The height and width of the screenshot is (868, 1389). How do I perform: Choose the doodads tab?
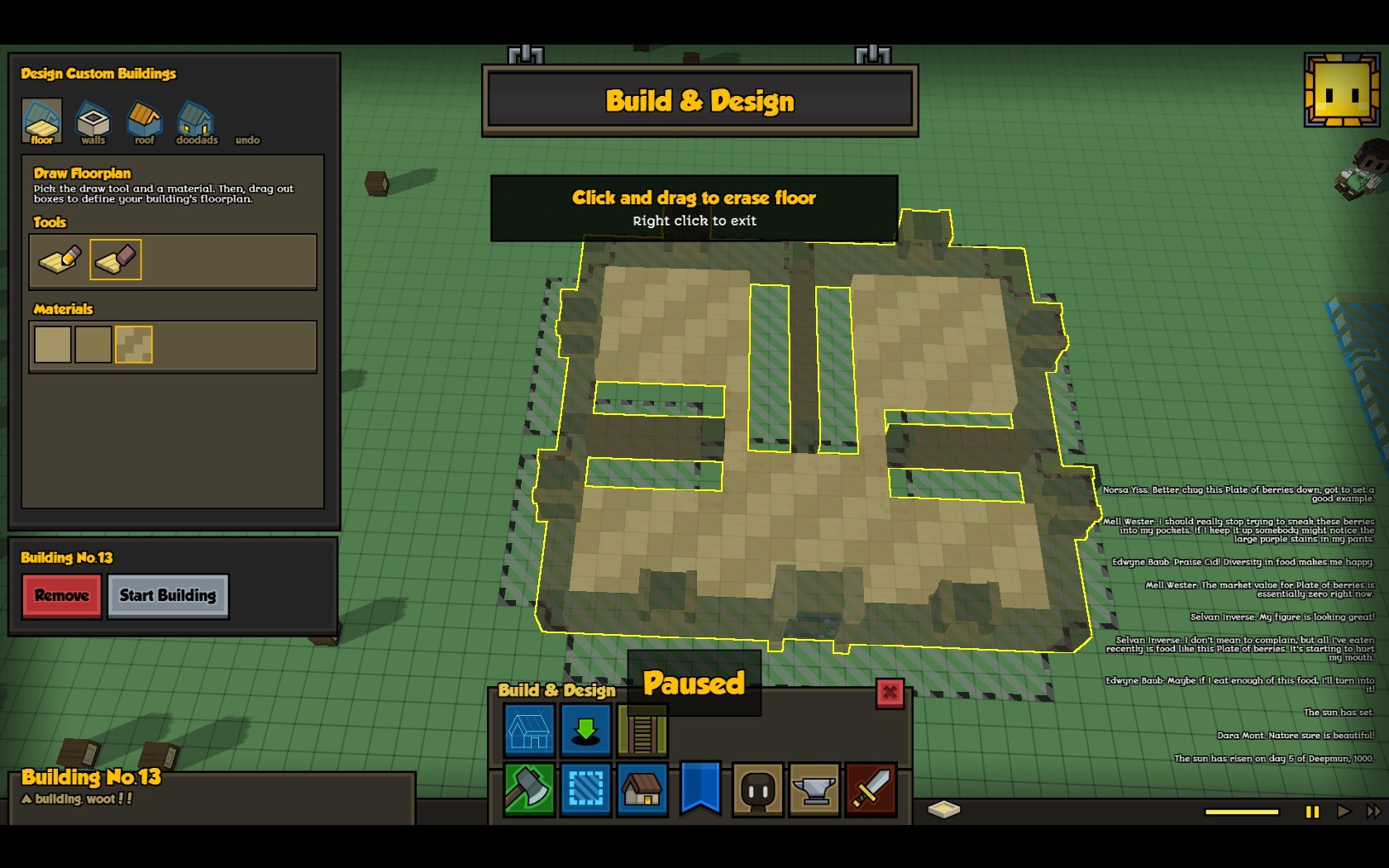click(x=196, y=122)
